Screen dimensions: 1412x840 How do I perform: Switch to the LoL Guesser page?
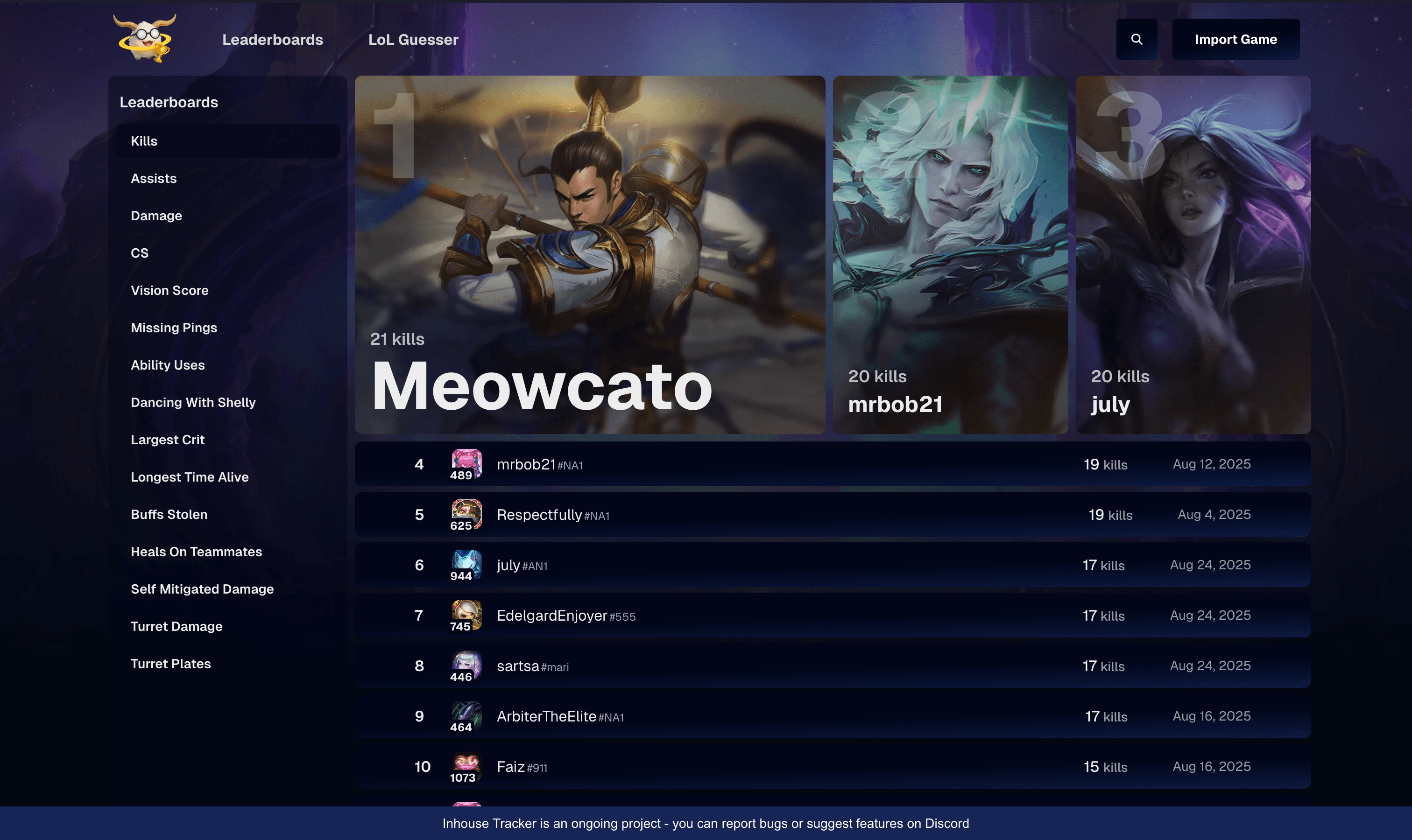click(x=413, y=39)
